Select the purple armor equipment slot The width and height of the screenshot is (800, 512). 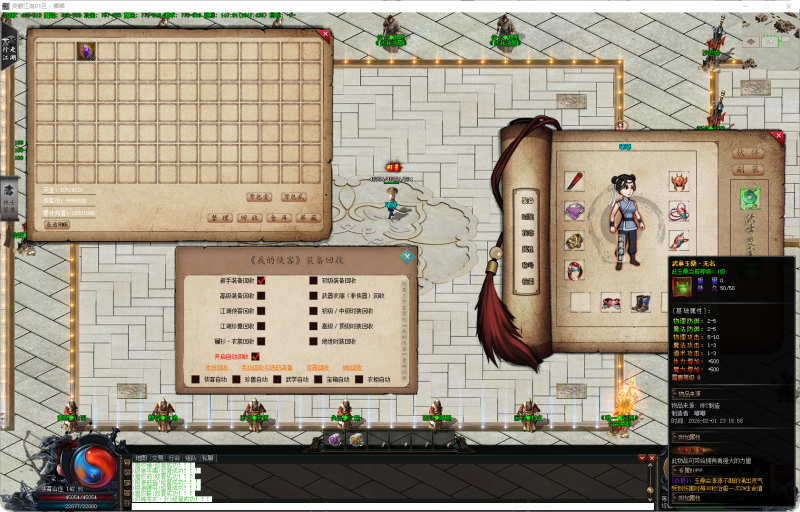(x=574, y=211)
